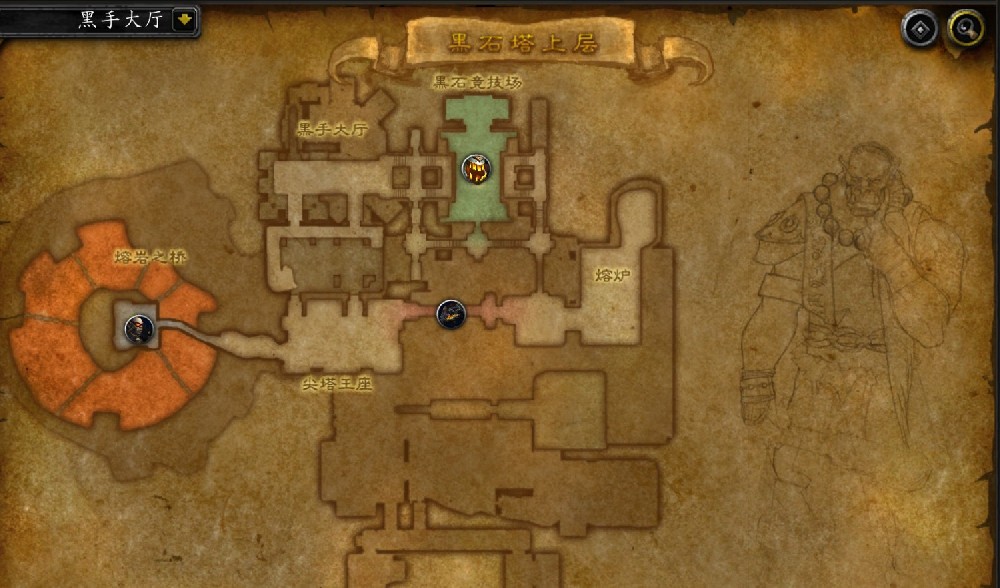Screen dimensions: 1000x588
Task: Click the magnifying glass map button
Action: tap(966, 29)
